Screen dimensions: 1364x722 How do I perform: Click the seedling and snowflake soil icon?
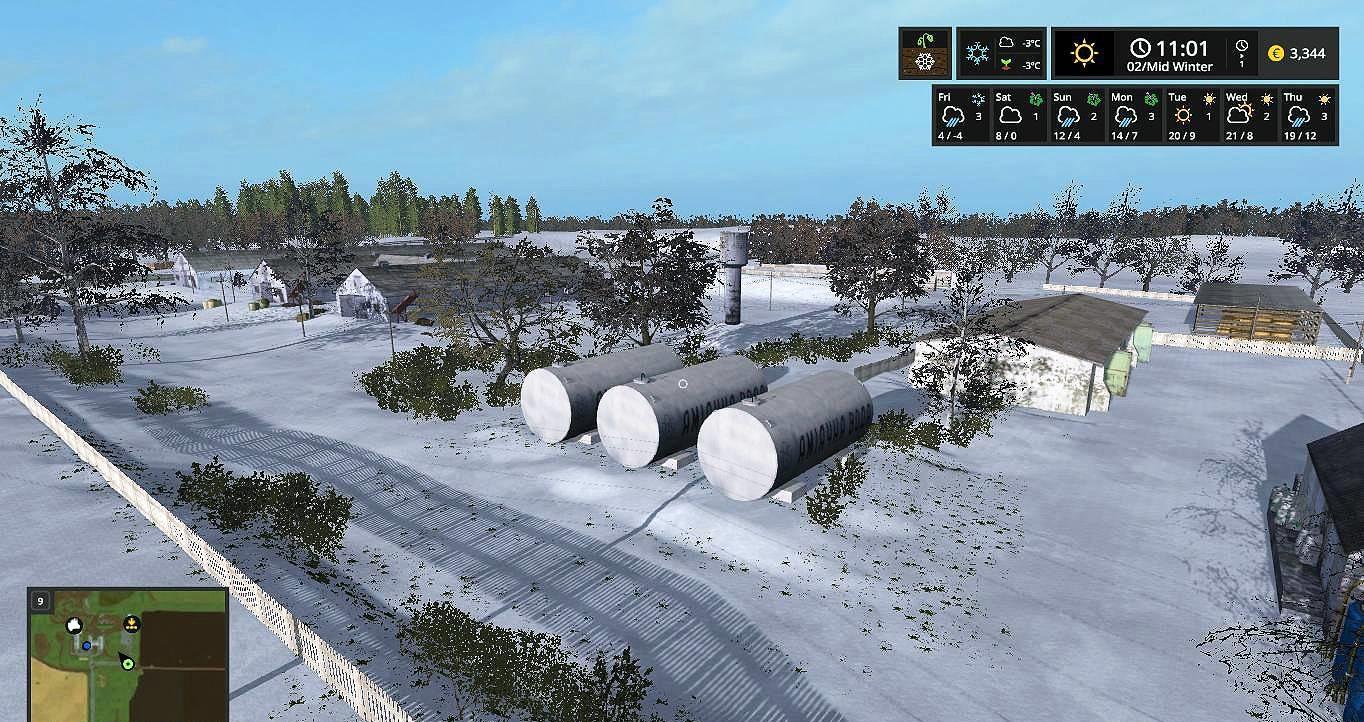pos(924,53)
